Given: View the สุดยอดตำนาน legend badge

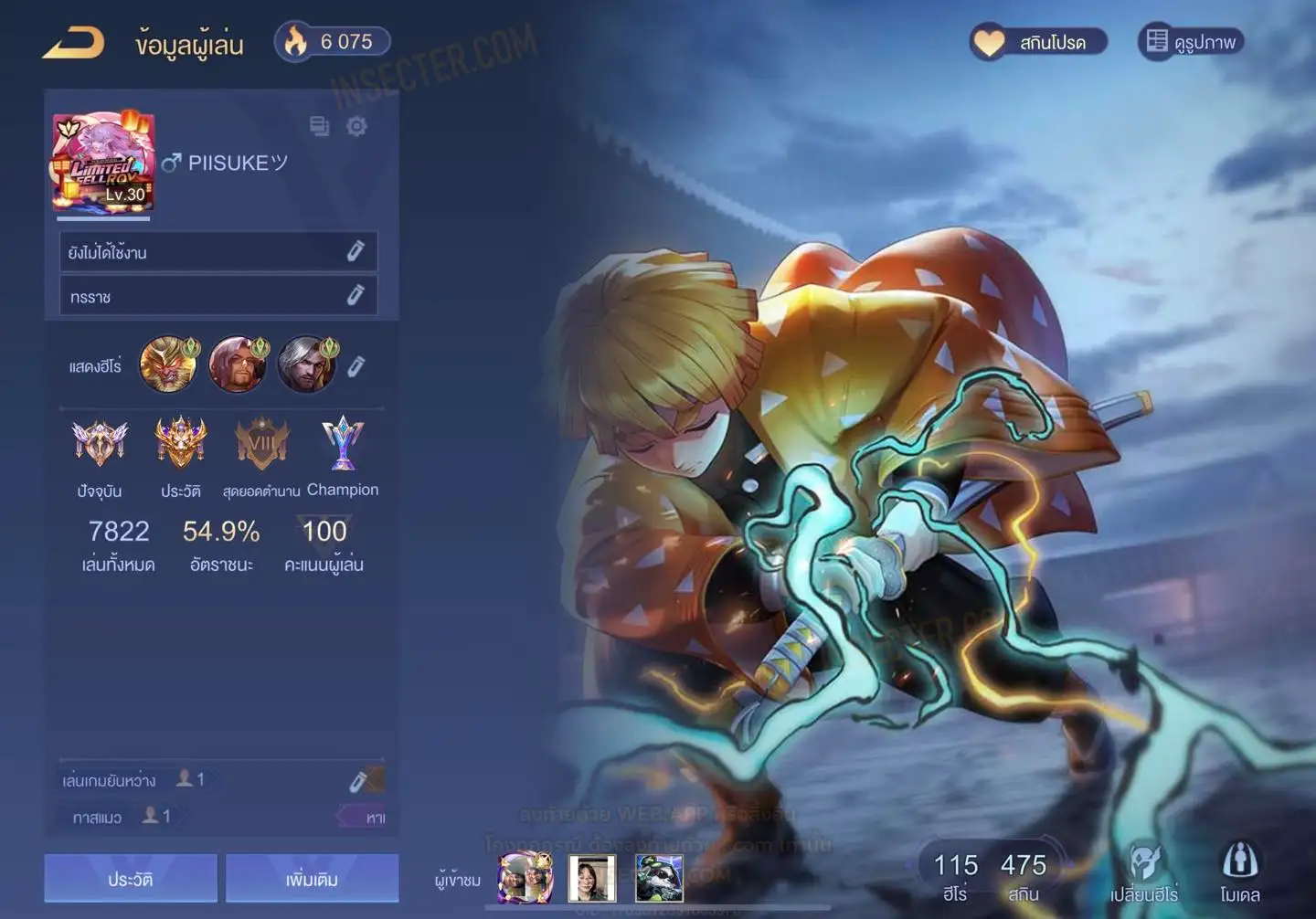Looking at the screenshot, I should 261,445.
